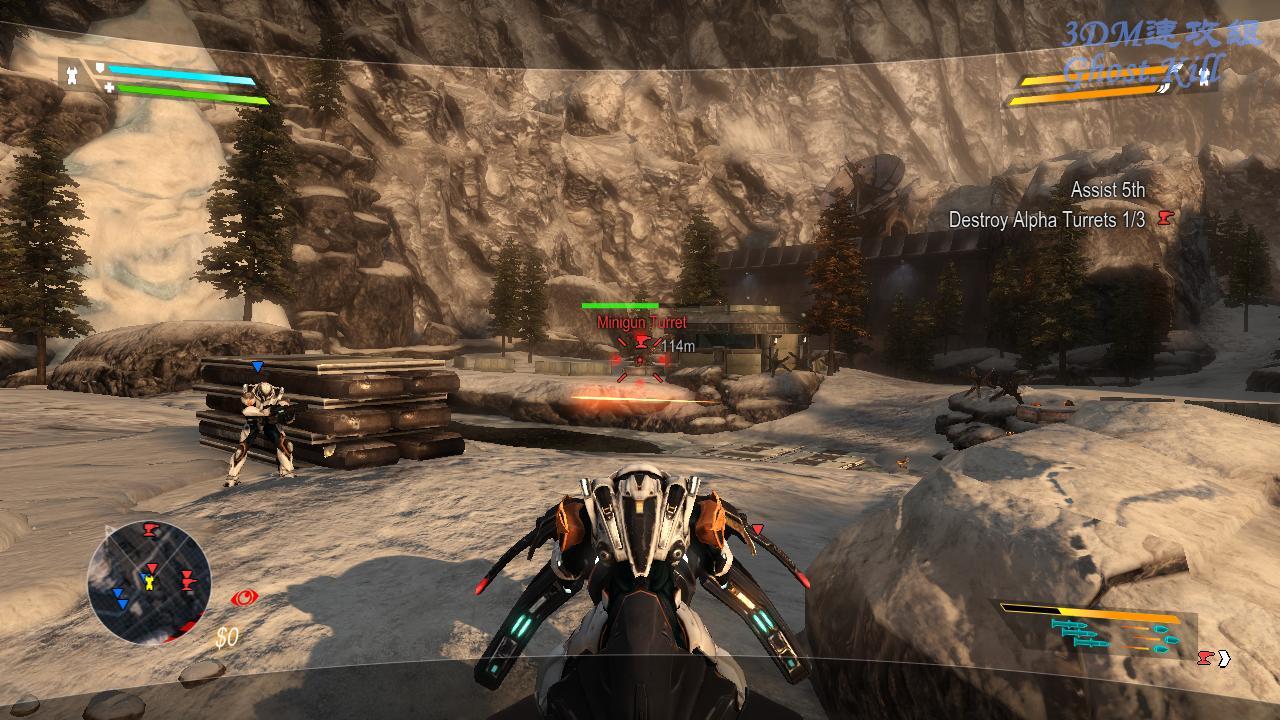Select the red eye detection icon
Image resolution: width=1280 pixels, height=720 pixels.
243,598
